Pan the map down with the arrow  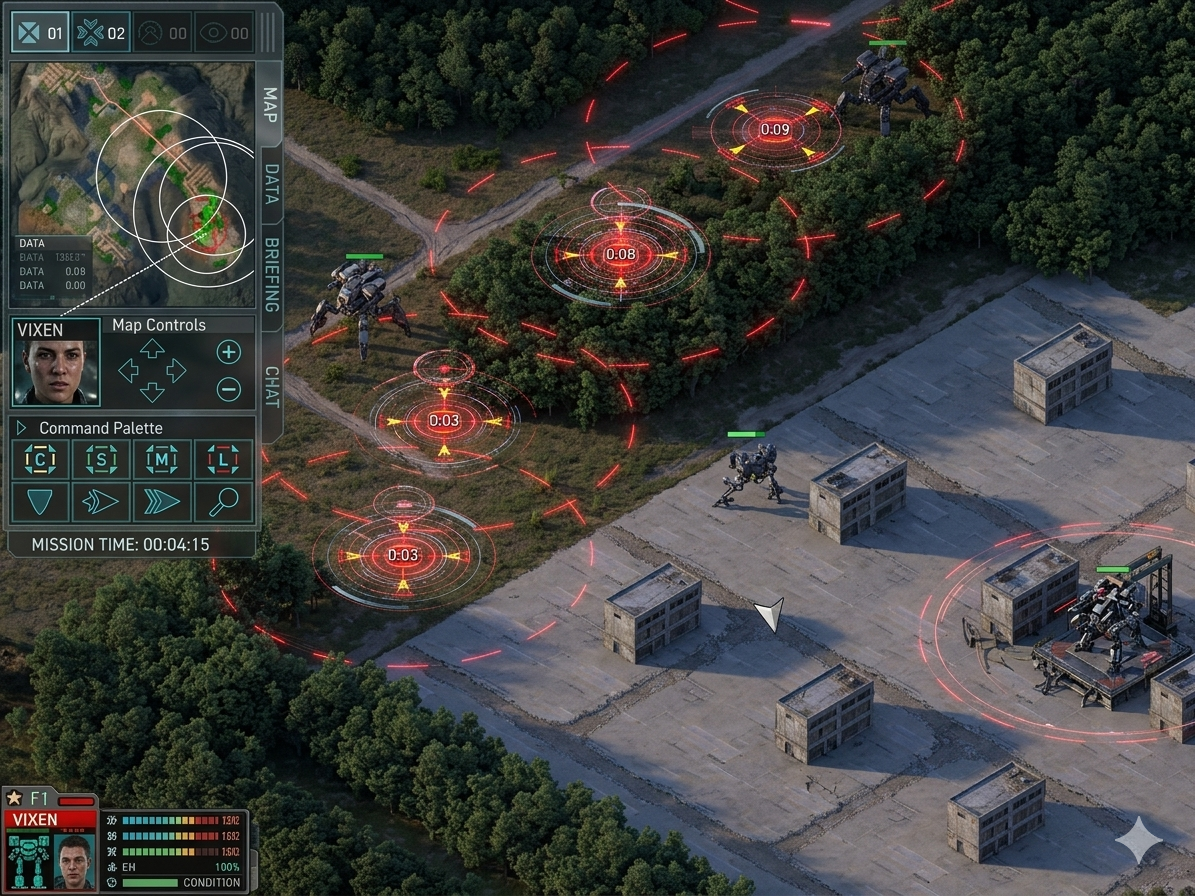pyautogui.click(x=152, y=391)
